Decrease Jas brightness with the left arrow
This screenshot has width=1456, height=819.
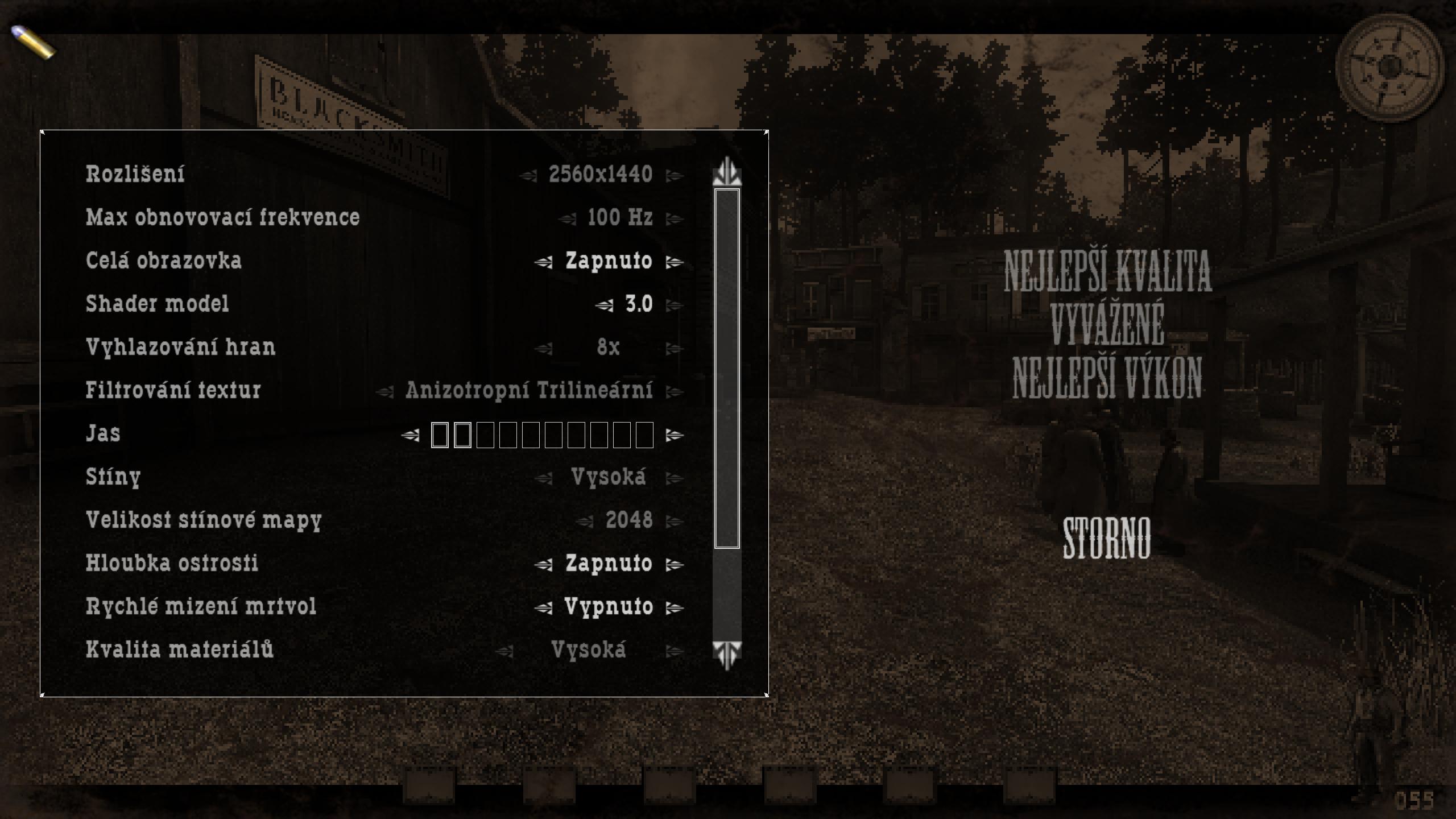click(410, 435)
